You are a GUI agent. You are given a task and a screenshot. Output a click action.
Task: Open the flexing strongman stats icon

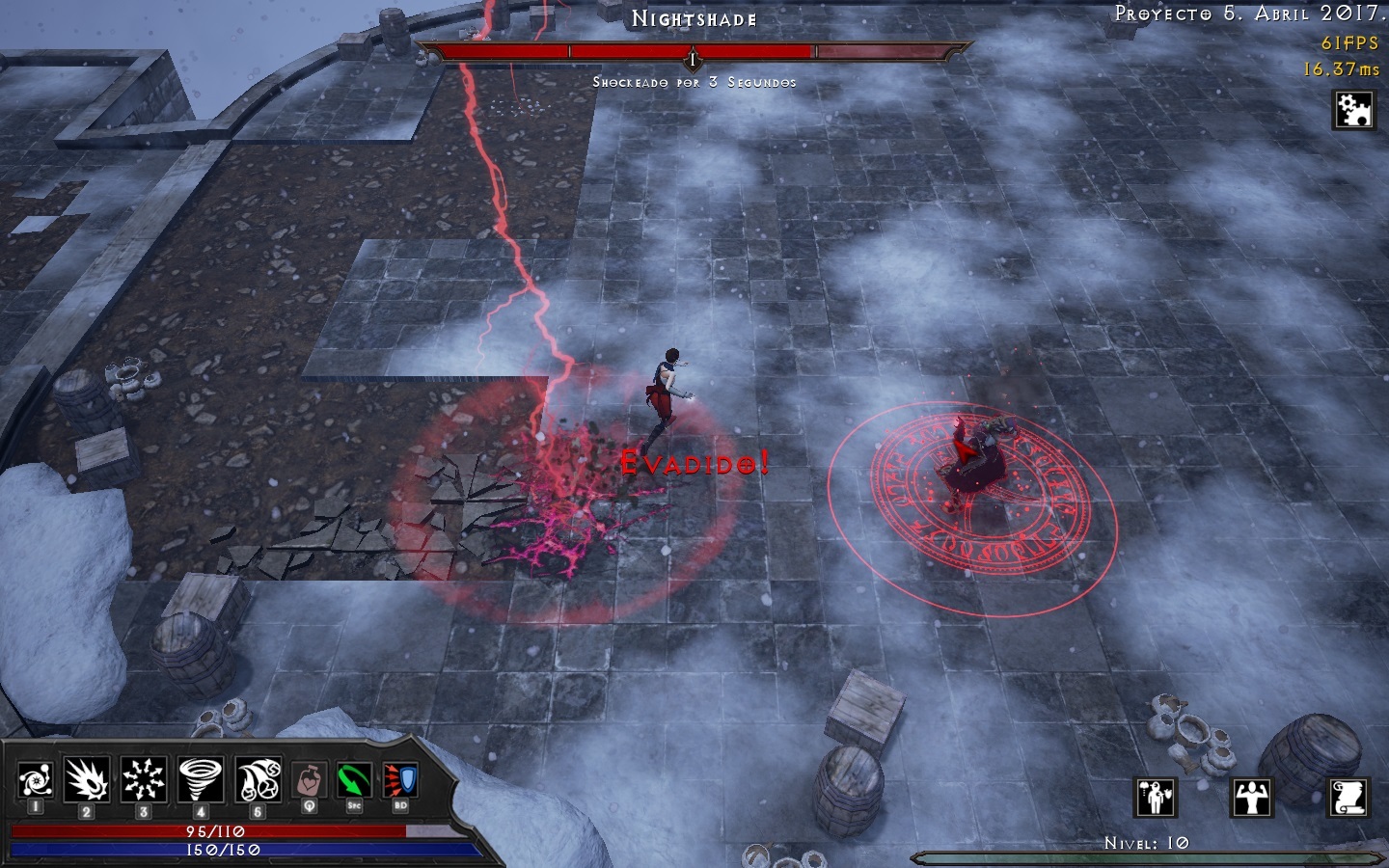(1252, 798)
